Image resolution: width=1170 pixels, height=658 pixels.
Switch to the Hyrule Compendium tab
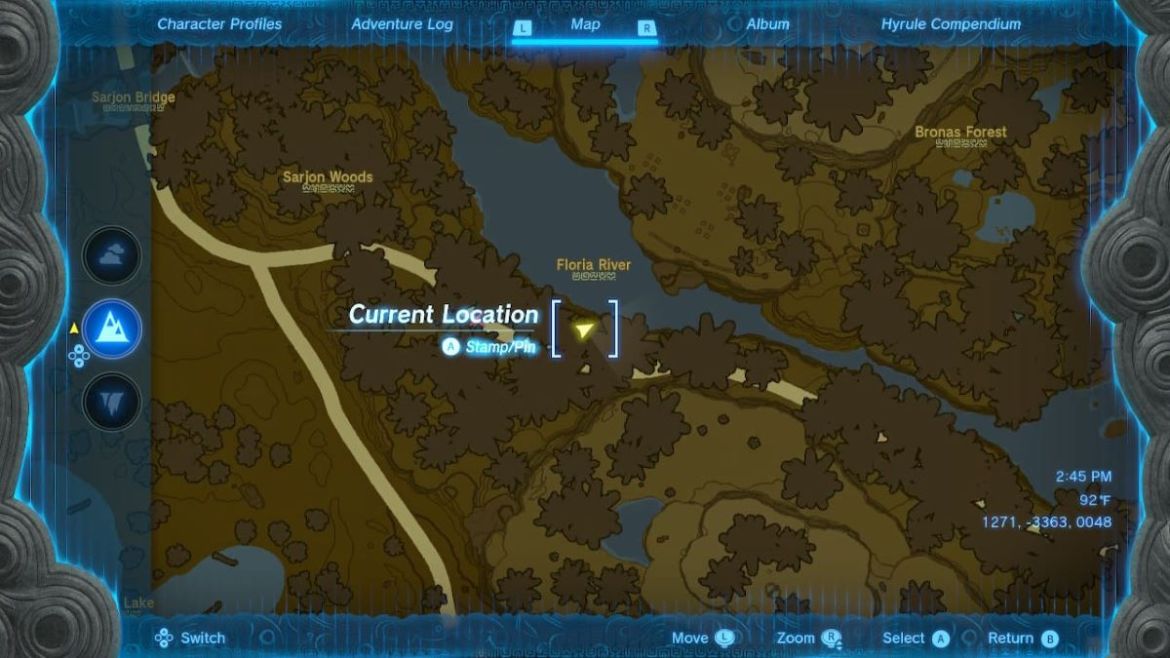pyautogui.click(x=950, y=24)
